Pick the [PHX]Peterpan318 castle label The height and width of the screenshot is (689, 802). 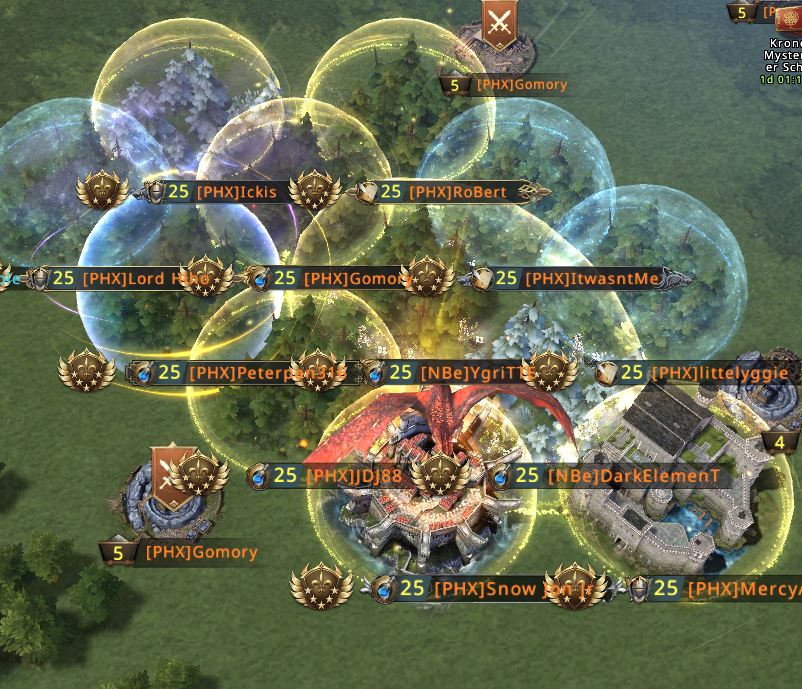coord(250,373)
